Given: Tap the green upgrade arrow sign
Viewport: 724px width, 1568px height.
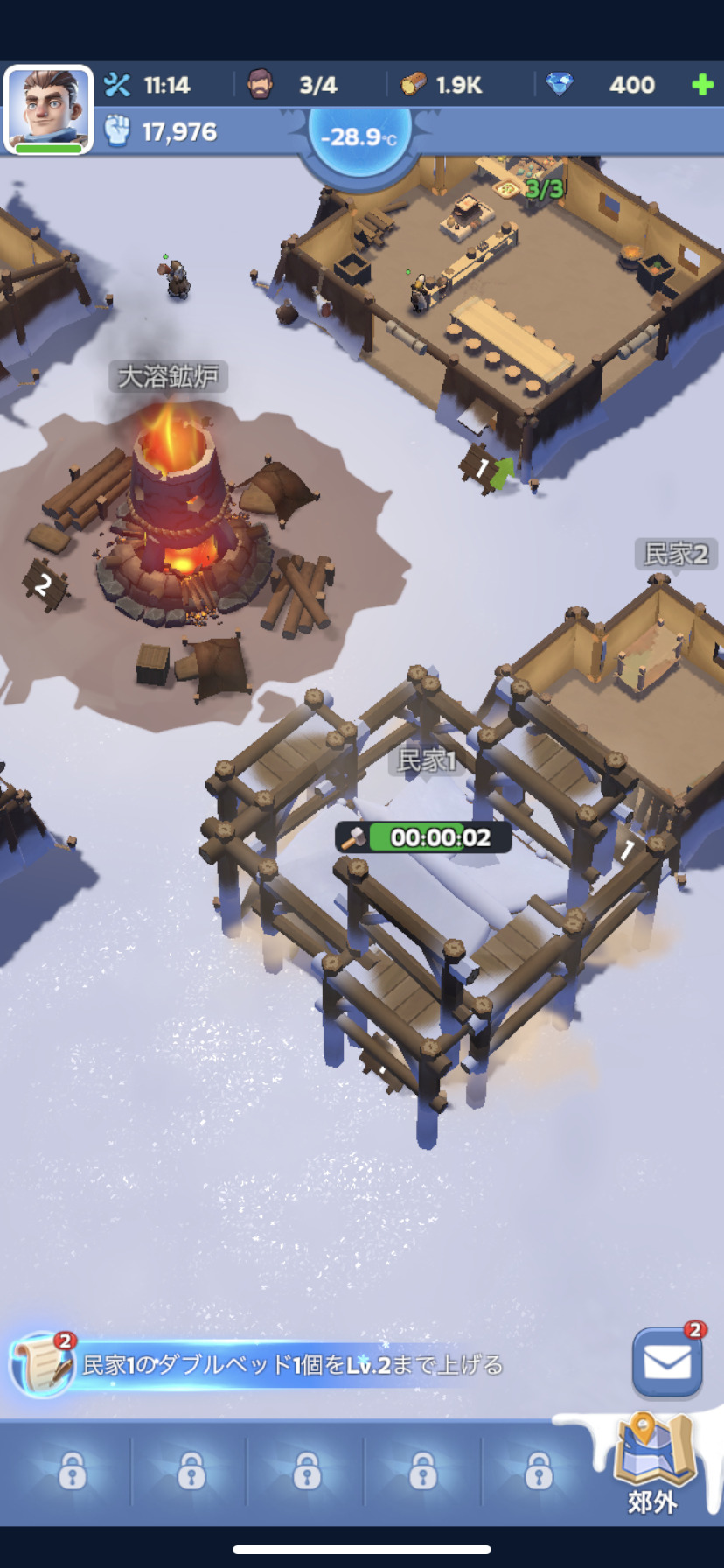Looking at the screenshot, I should [x=501, y=471].
